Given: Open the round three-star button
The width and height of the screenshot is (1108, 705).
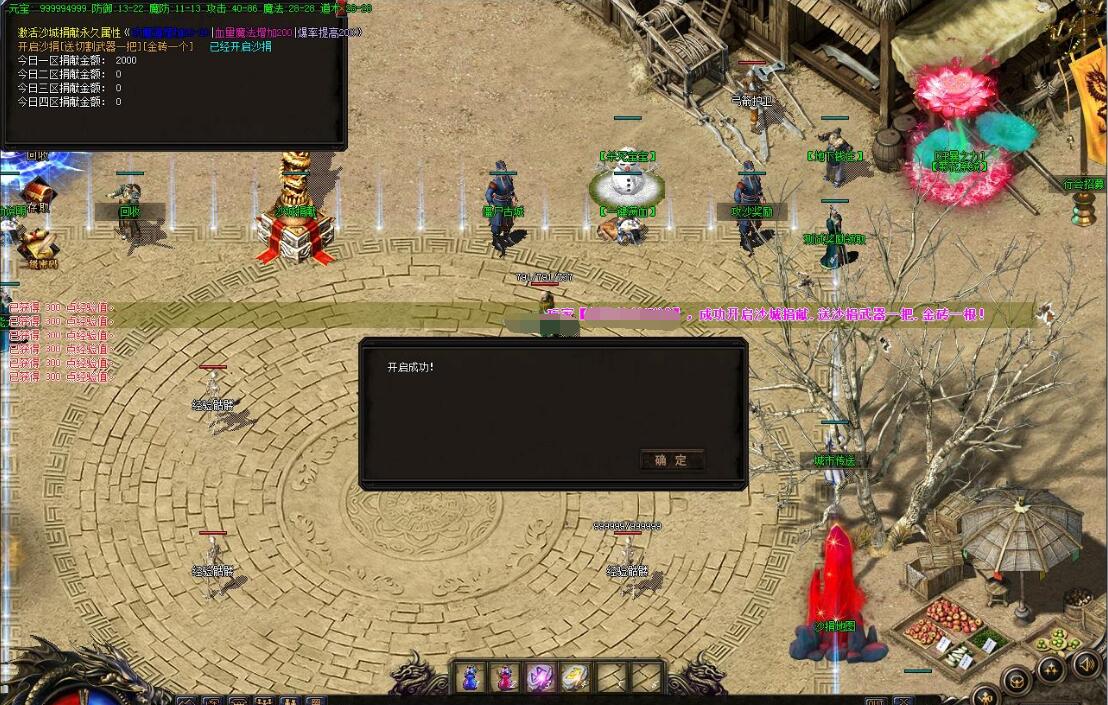Looking at the screenshot, I should click(x=1050, y=669).
